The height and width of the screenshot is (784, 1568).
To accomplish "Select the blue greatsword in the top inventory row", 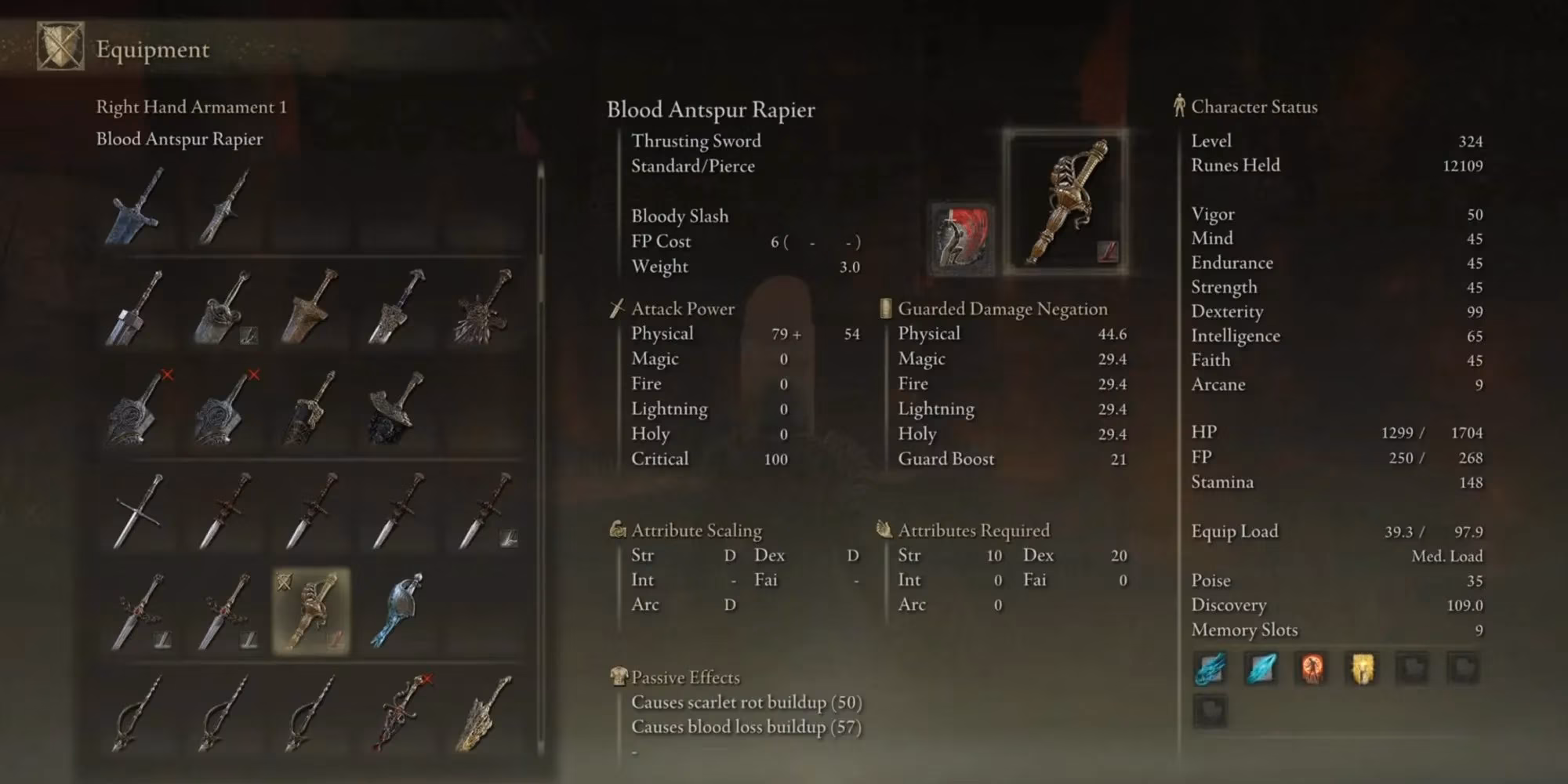I will (x=133, y=212).
